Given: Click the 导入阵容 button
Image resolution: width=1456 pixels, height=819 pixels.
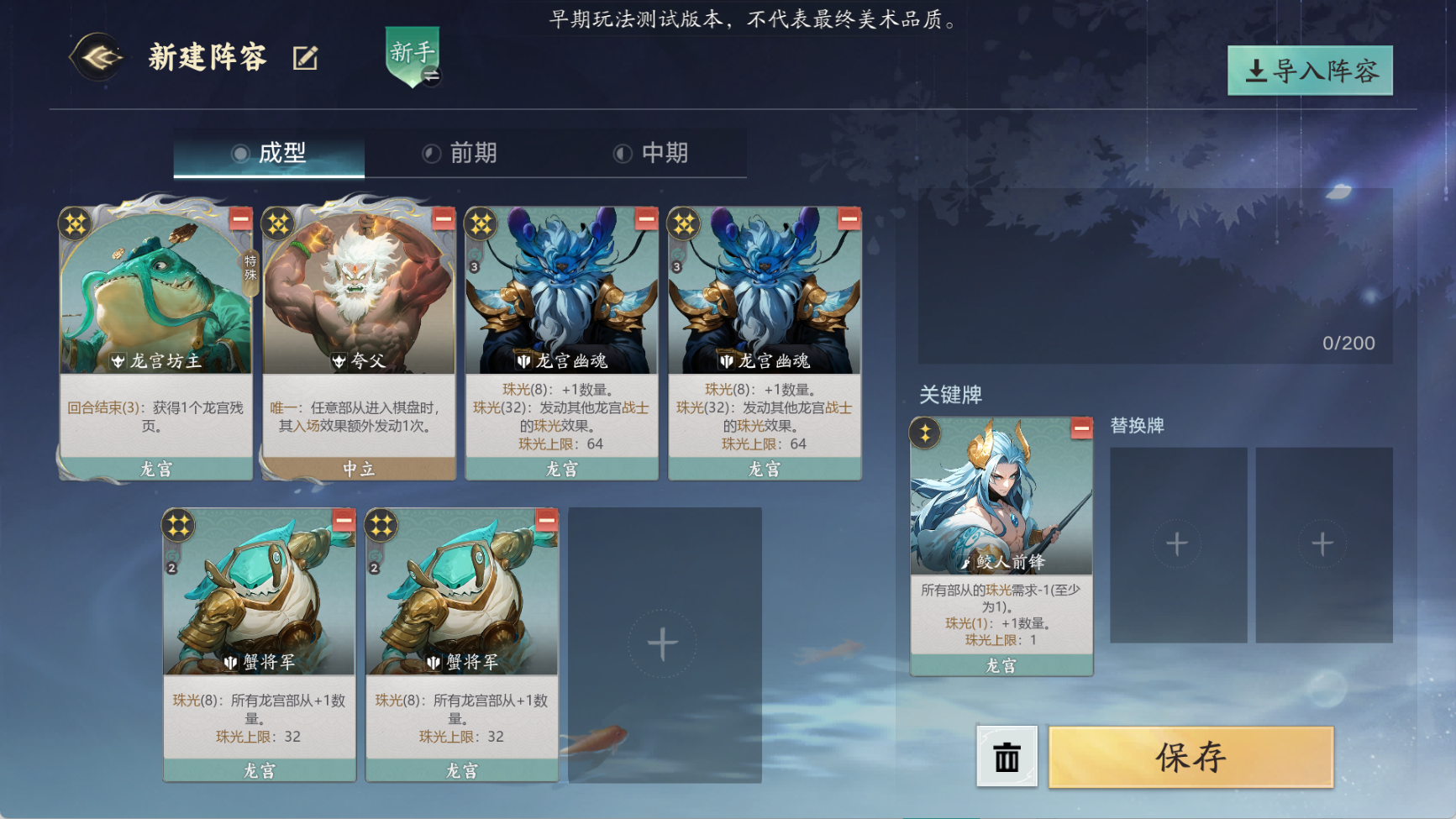Looking at the screenshot, I should tap(1309, 71).
